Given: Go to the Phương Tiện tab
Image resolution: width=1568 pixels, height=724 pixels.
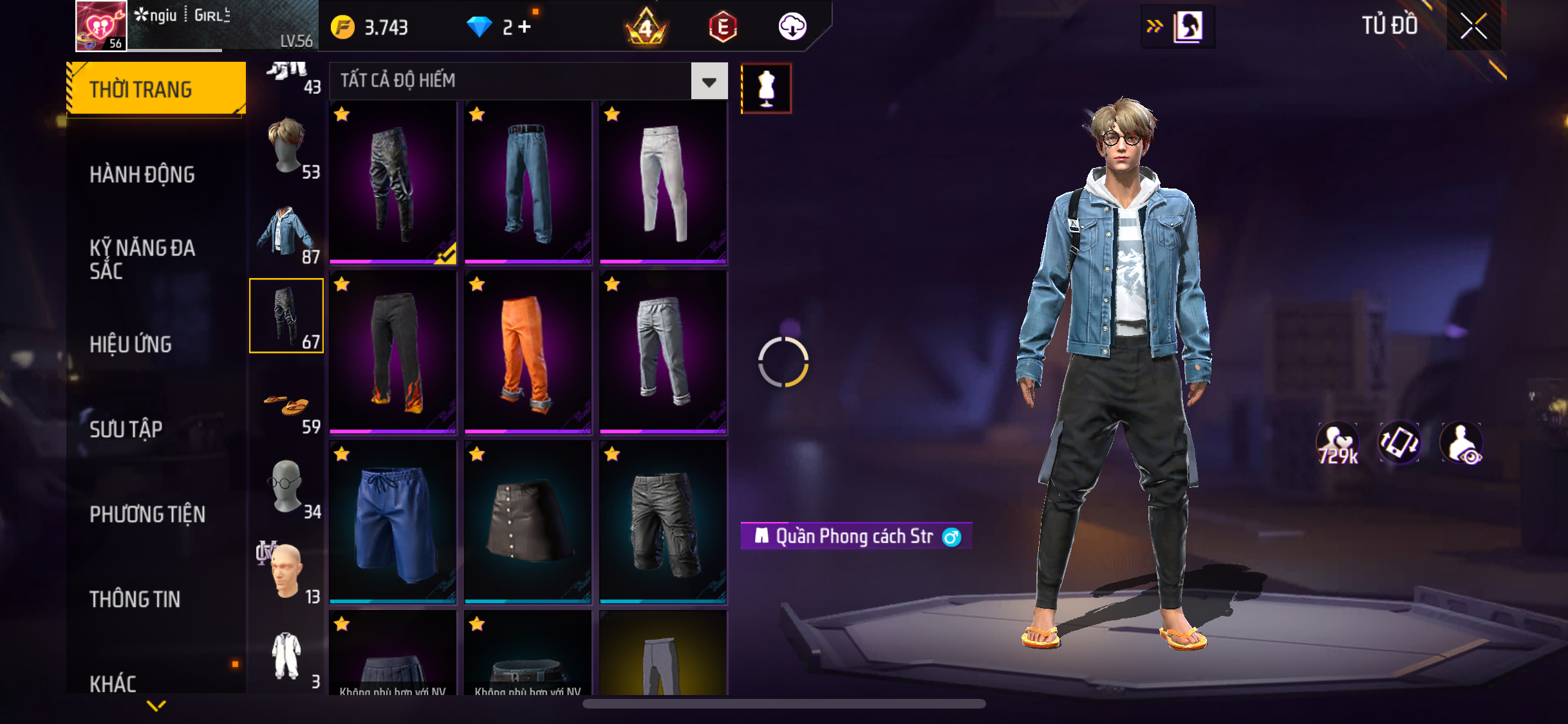Looking at the screenshot, I should 147,514.
